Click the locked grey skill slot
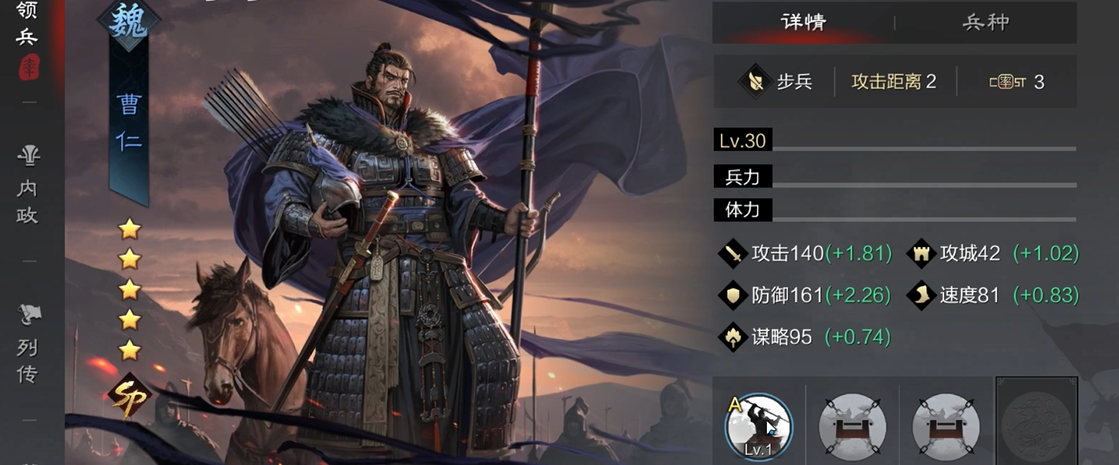Screen dimensions: 1119x465 (1036, 420)
